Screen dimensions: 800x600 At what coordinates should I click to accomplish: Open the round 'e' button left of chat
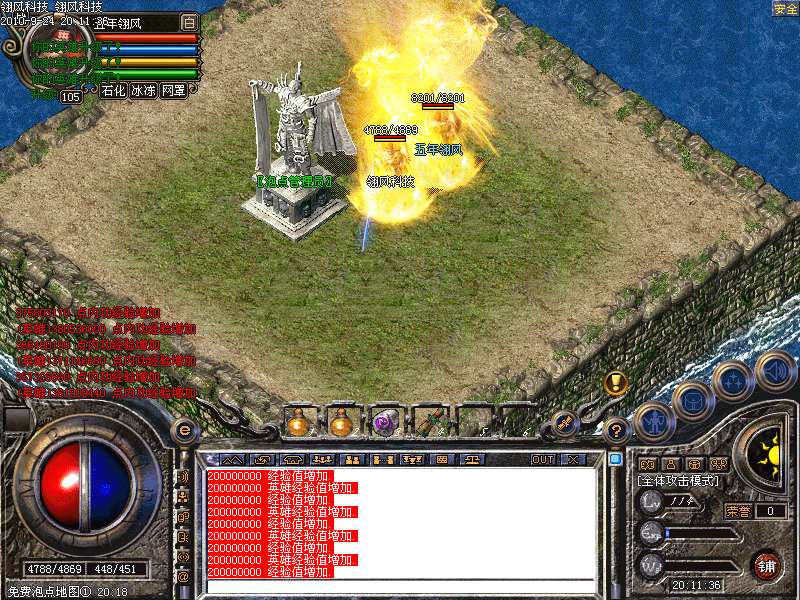[x=184, y=430]
